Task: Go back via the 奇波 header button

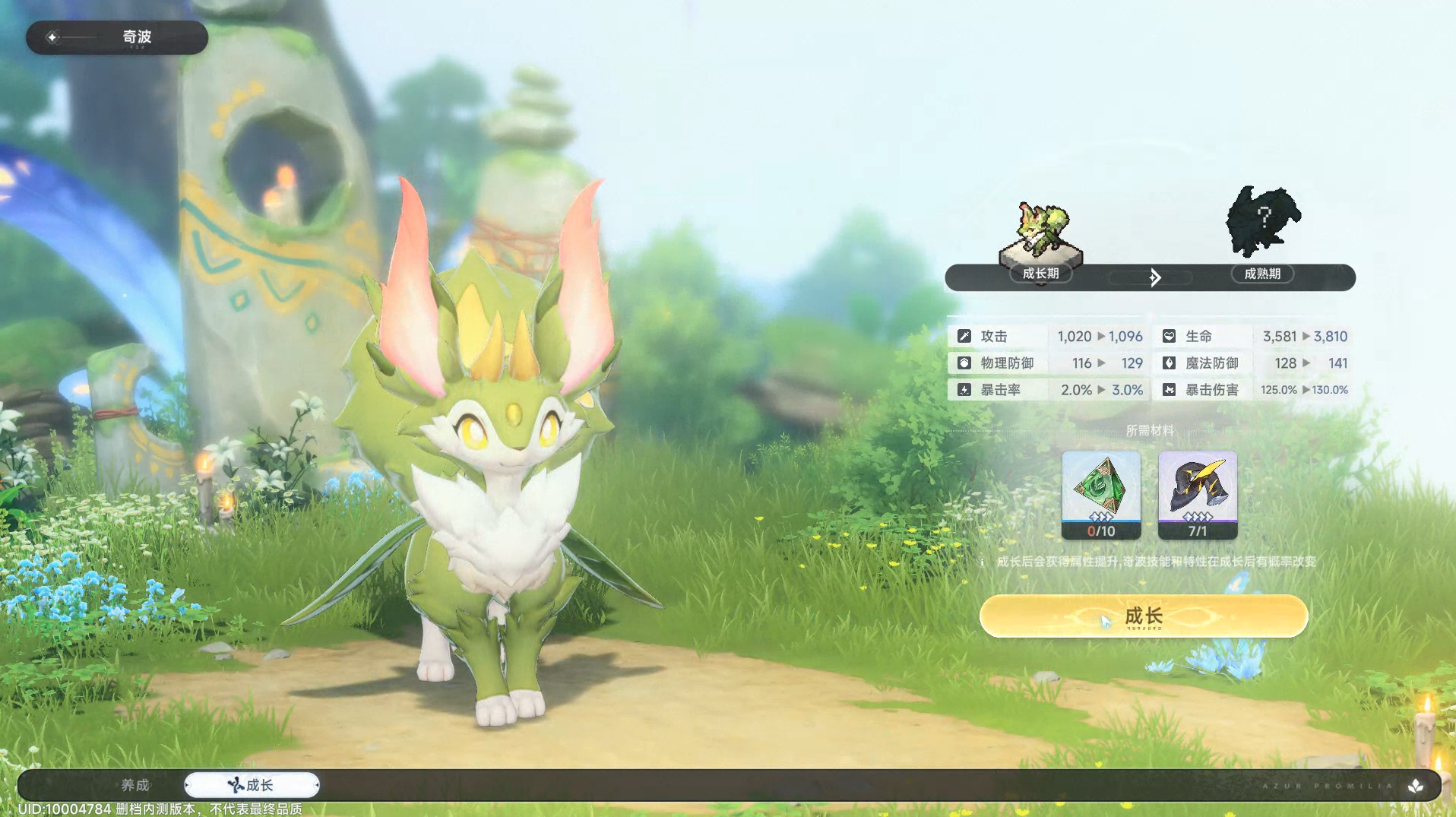Action: coord(116,37)
